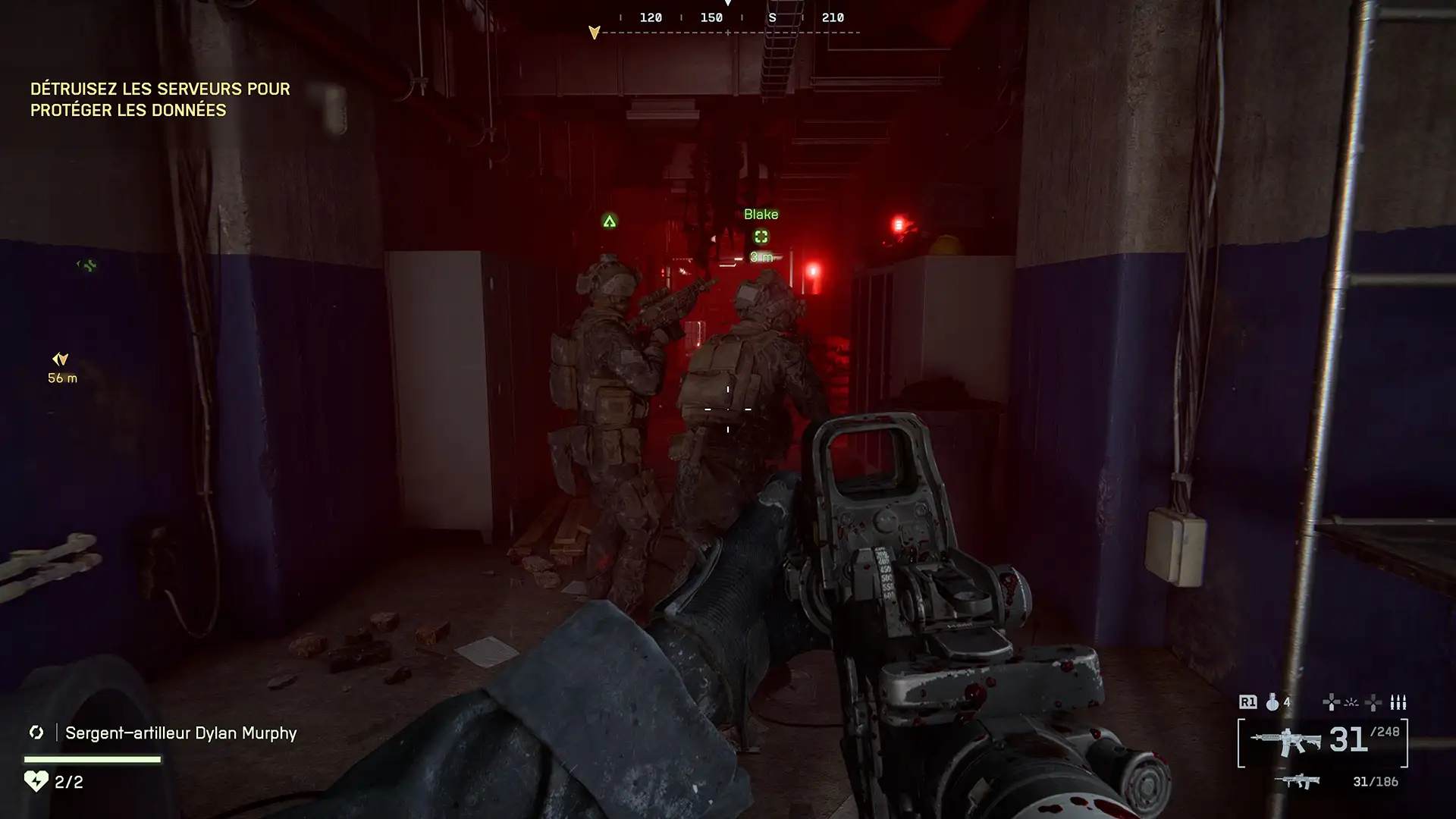Click the squadmate Blake marker icon

pos(761,237)
